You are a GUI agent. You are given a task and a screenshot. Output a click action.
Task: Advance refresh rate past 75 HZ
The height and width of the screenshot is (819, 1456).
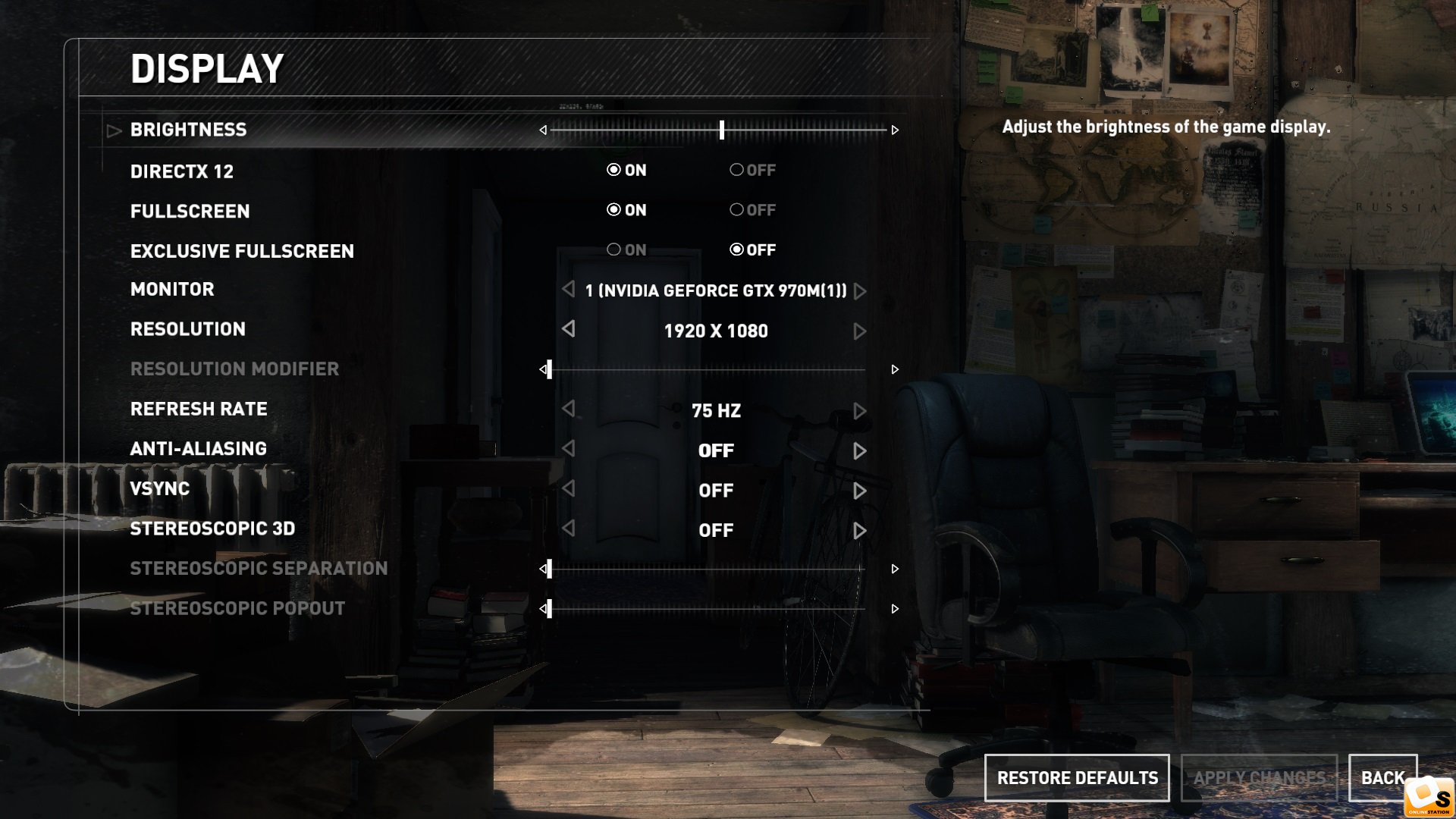pos(859,411)
